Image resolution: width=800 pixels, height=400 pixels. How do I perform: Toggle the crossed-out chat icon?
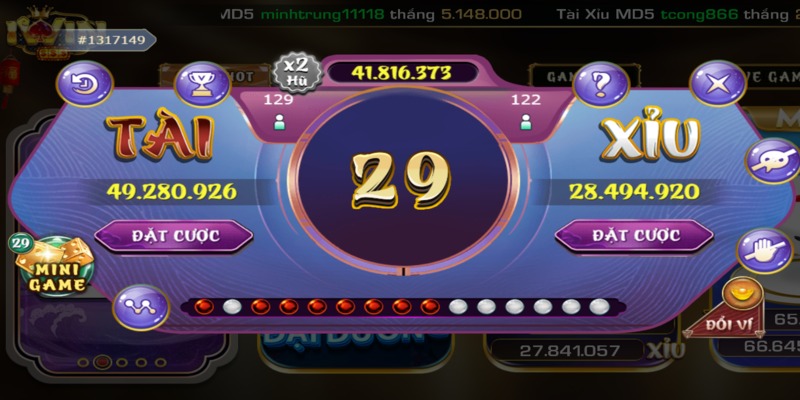coord(771,162)
